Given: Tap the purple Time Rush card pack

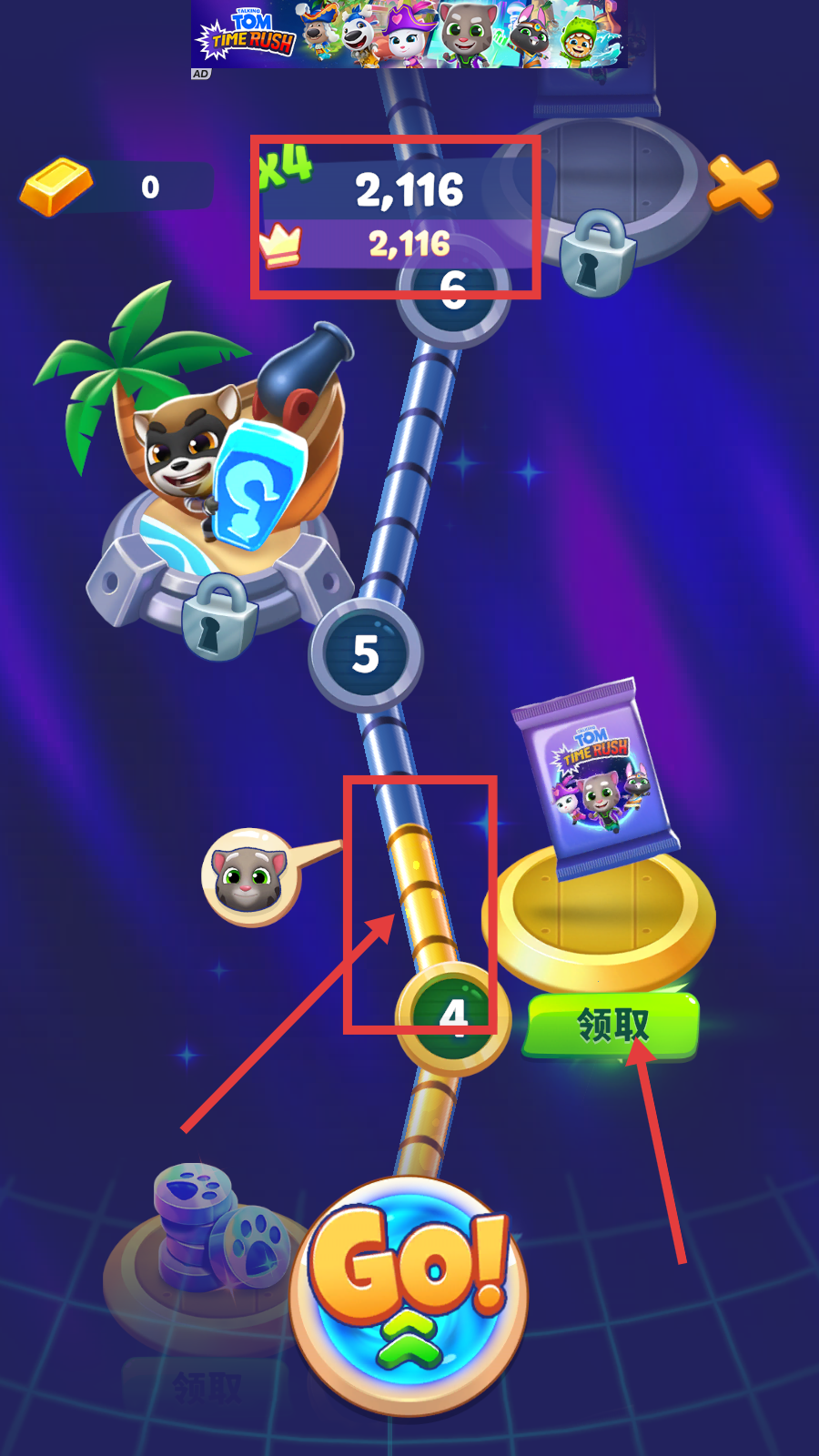Looking at the screenshot, I should [596, 778].
